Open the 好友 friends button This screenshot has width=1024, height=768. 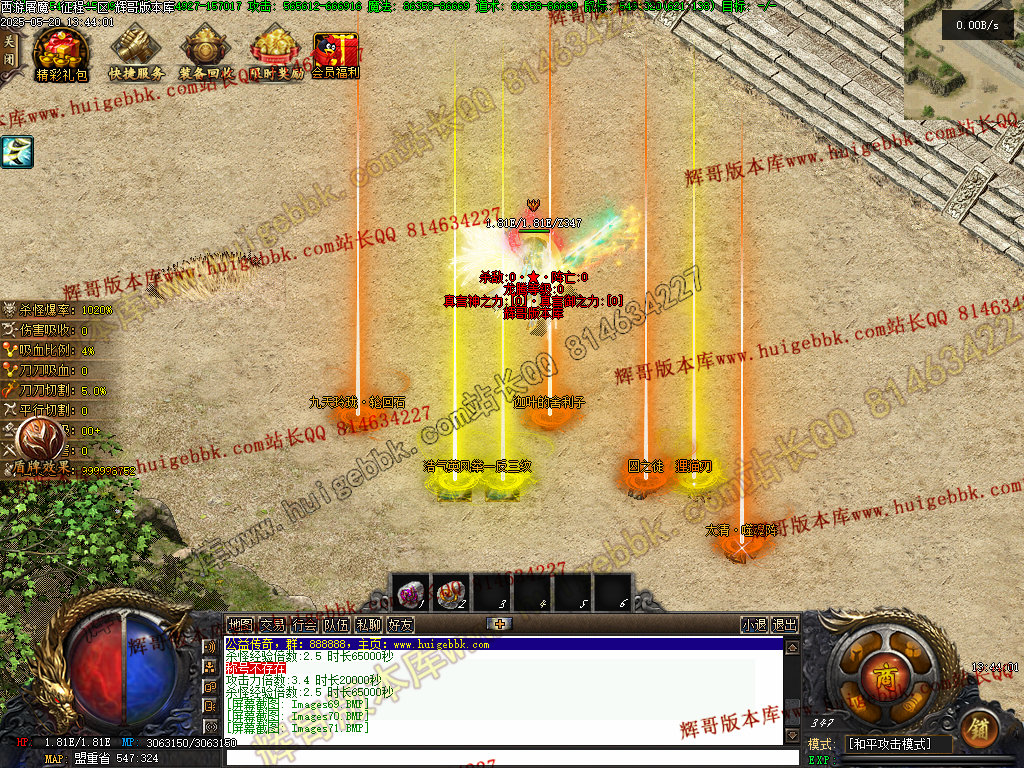[x=400, y=625]
